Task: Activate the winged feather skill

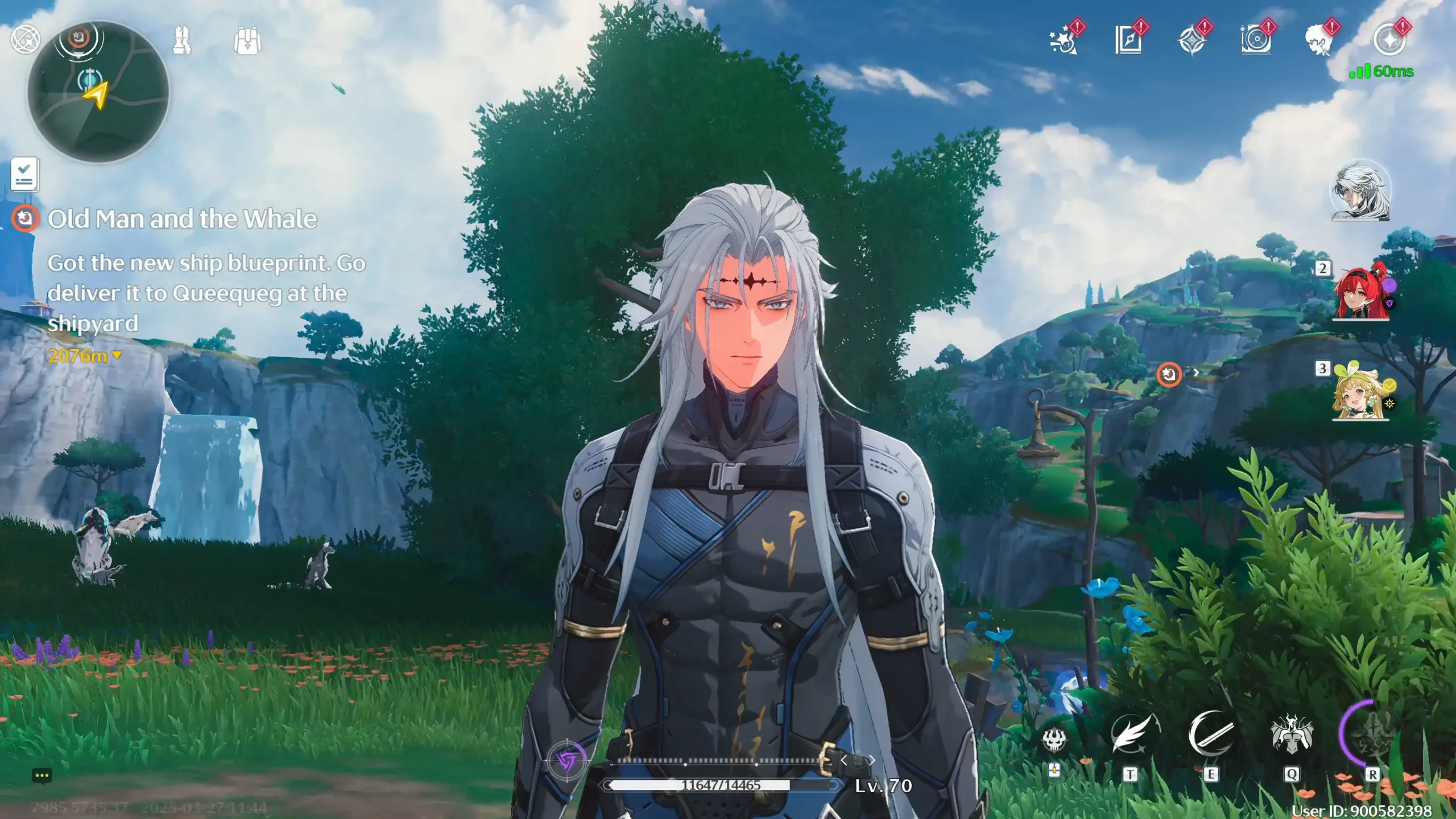Action: [x=1131, y=736]
